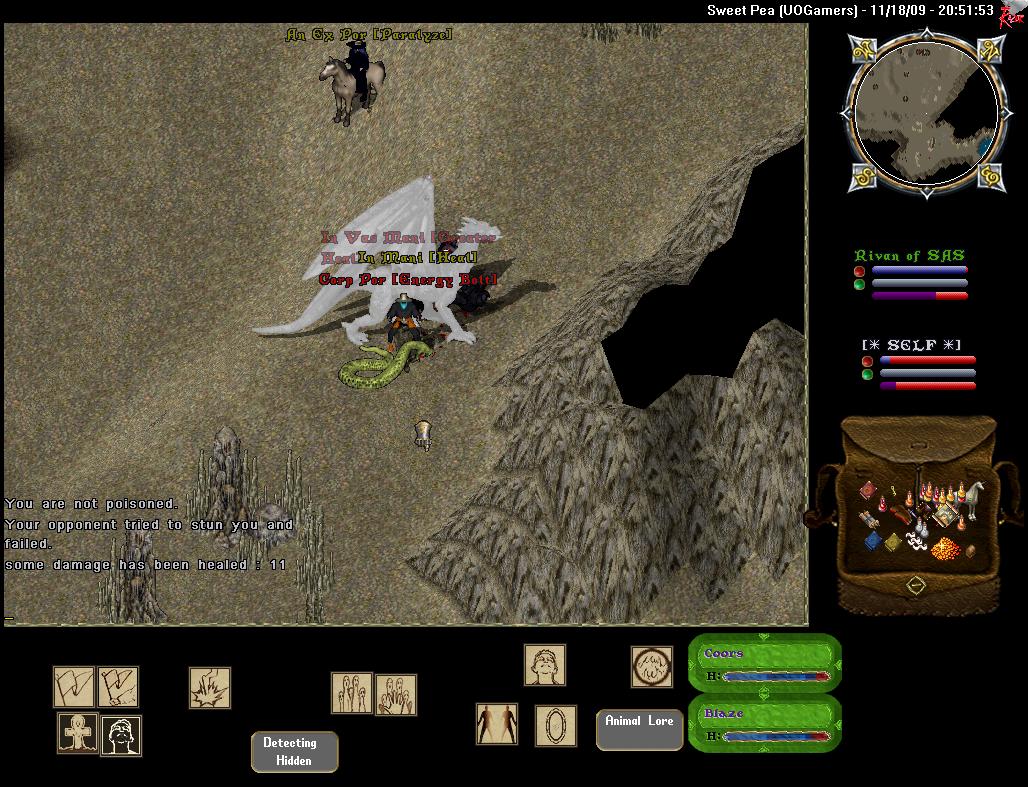Image resolution: width=1028 pixels, height=787 pixels.
Task: Activate the stone cross figure spell icon
Action: [77, 734]
